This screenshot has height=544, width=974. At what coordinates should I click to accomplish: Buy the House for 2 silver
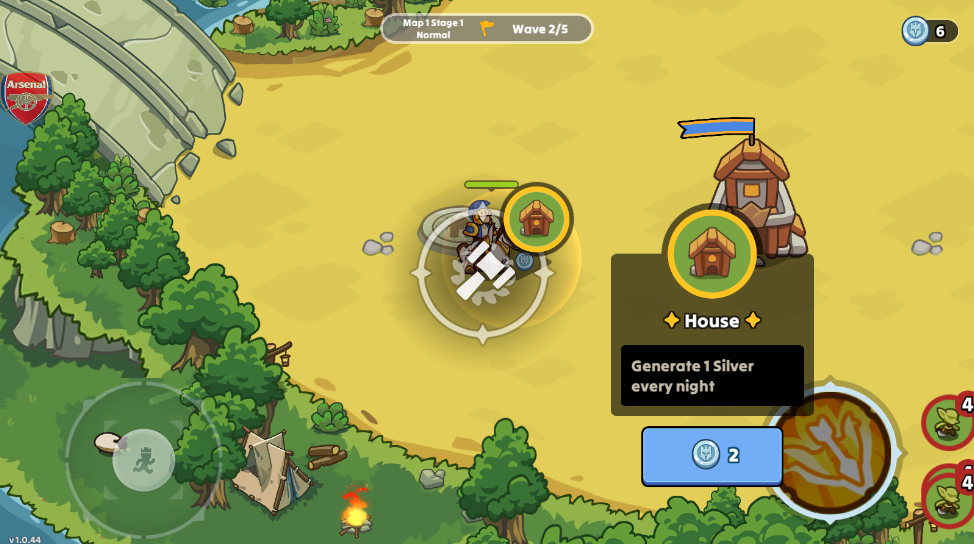click(712, 456)
